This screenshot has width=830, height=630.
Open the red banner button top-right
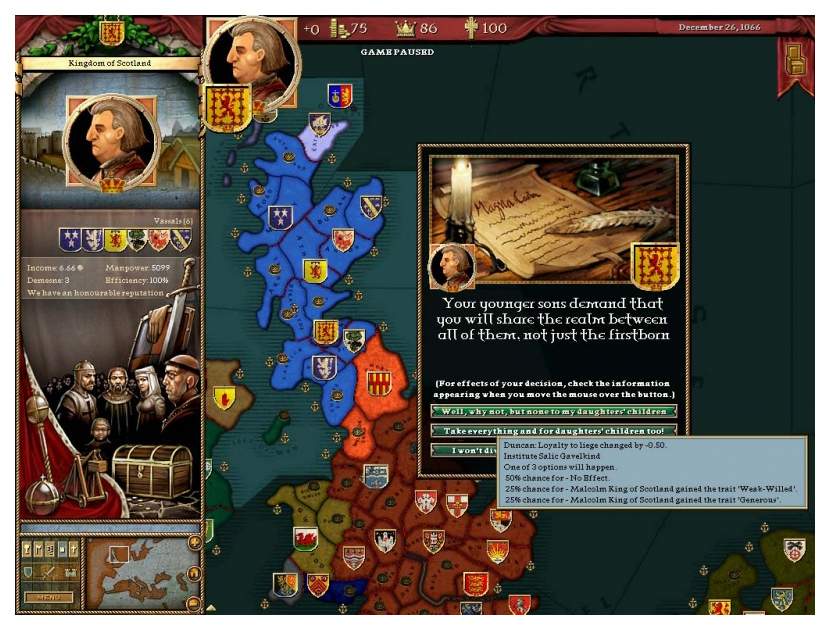point(795,59)
